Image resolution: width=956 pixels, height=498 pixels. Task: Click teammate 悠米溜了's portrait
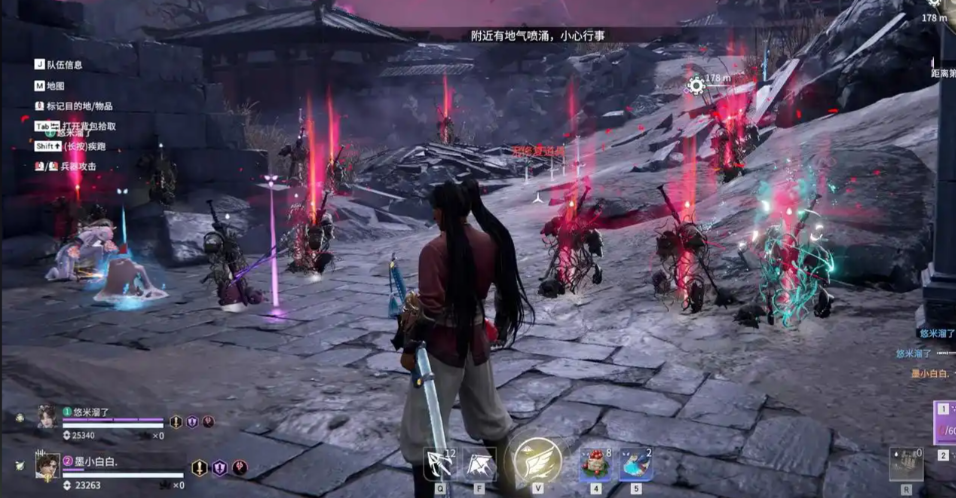(46, 417)
